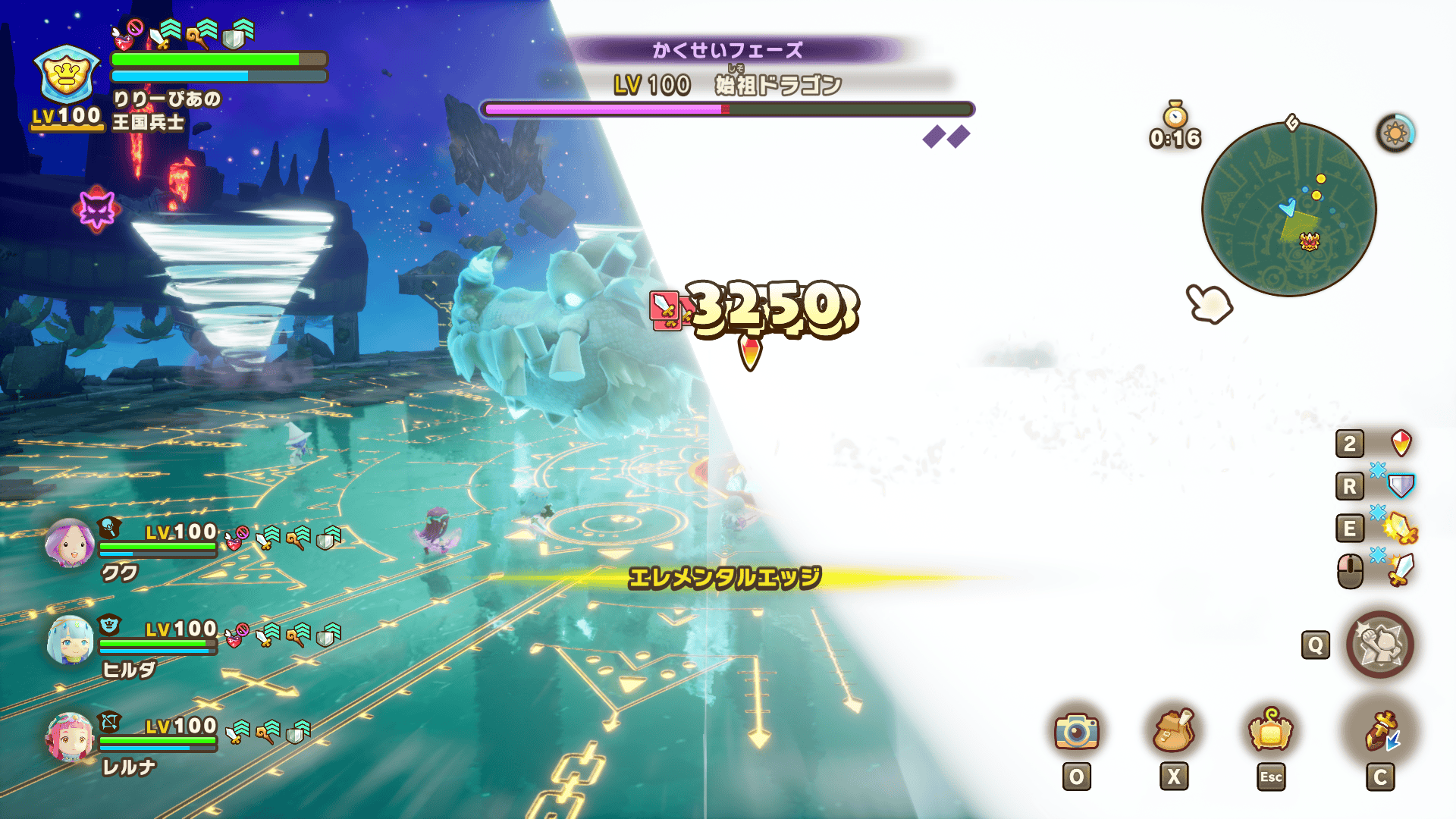This screenshot has height=819, width=1456.
Task: Use the red healing potion icon
Action: coord(1401,443)
